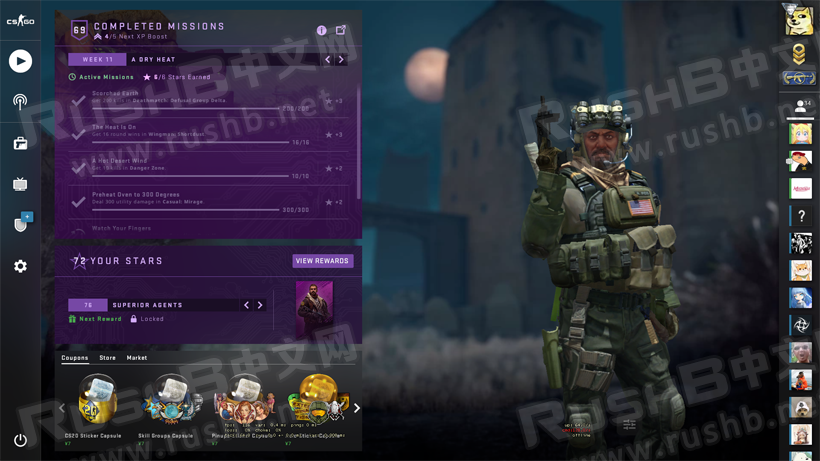Quit the game with the power icon
Image resolution: width=820 pixels, height=461 pixels.
click(20, 439)
